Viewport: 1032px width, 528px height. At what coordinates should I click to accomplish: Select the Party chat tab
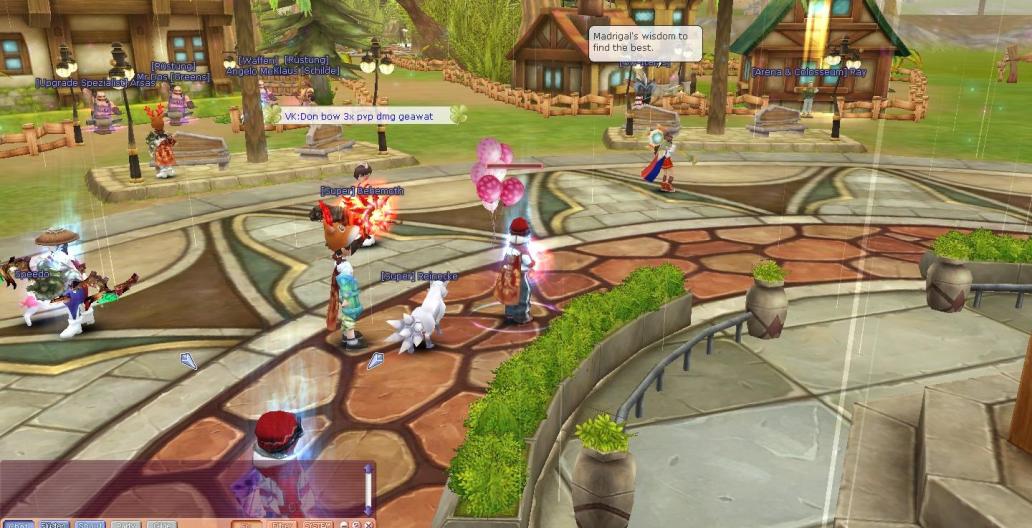(126, 525)
